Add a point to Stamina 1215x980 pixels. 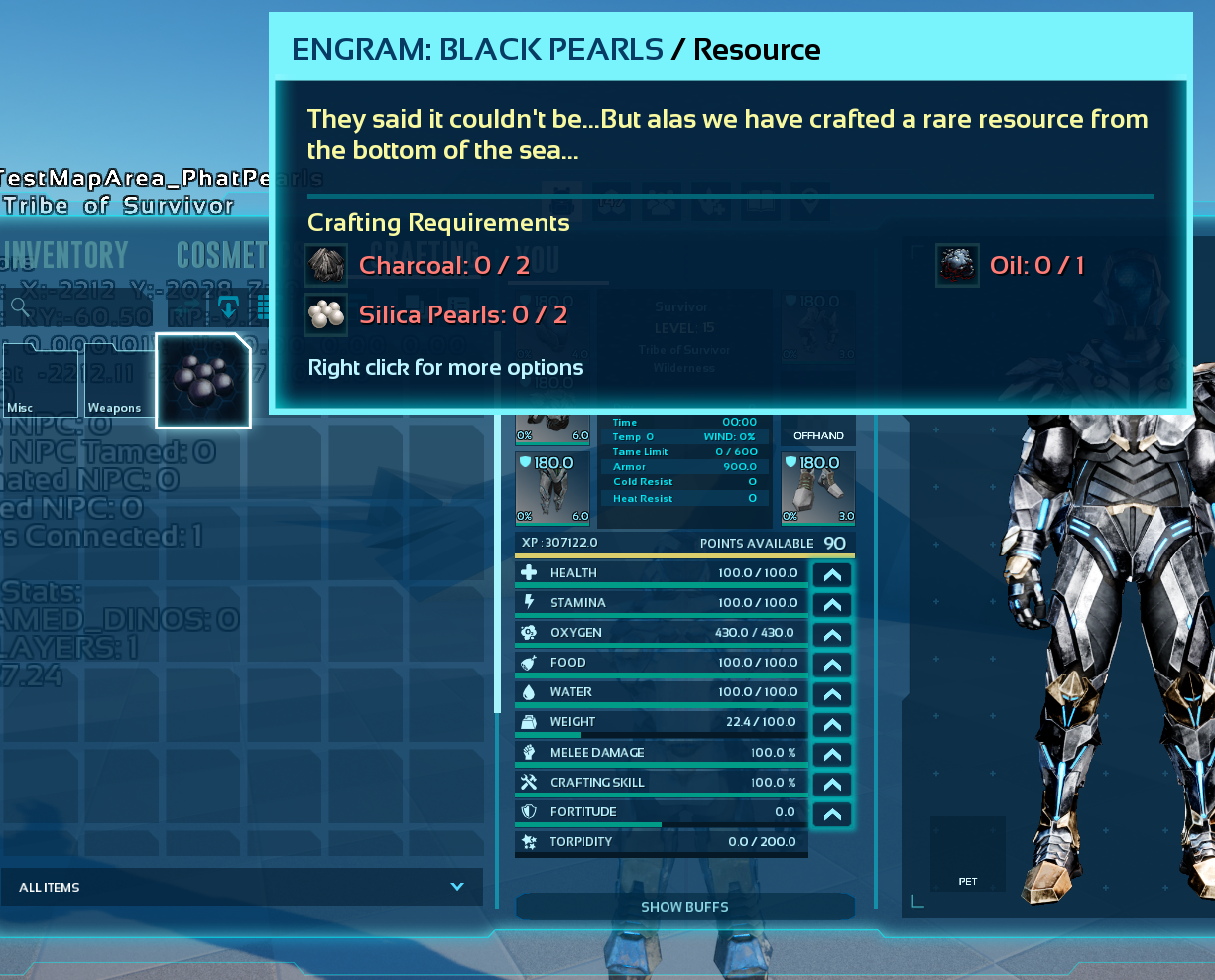click(832, 604)
